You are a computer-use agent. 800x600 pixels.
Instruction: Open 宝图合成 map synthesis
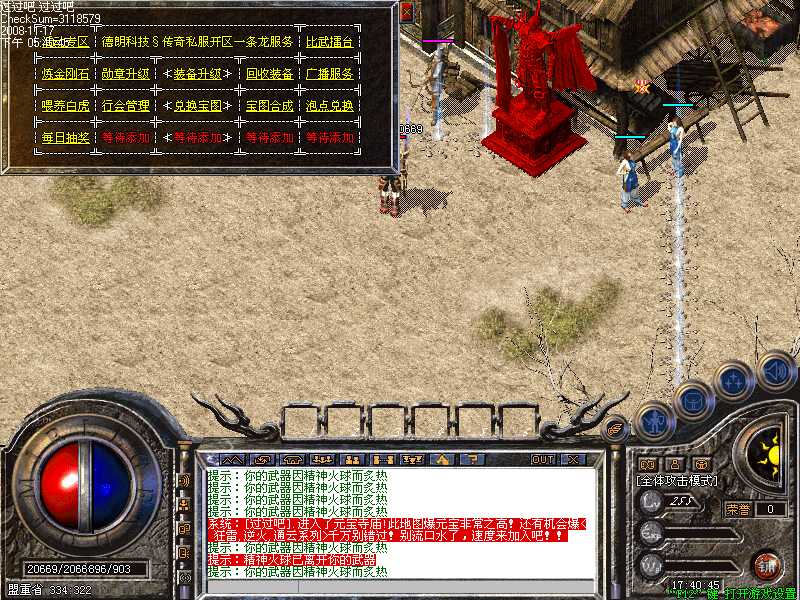pos(269,106)
